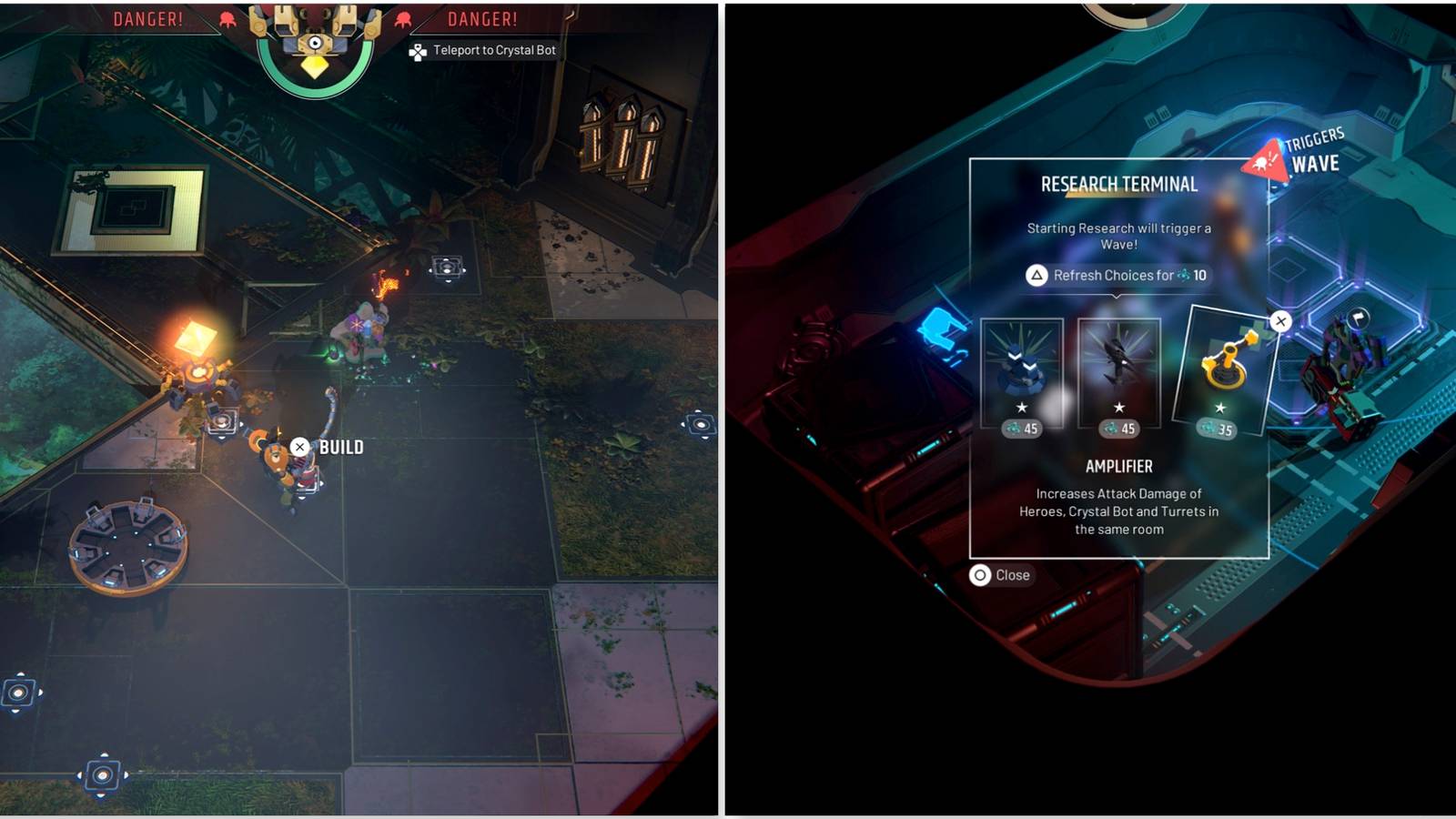Click the D-pad teleport icon

(416, 51)
